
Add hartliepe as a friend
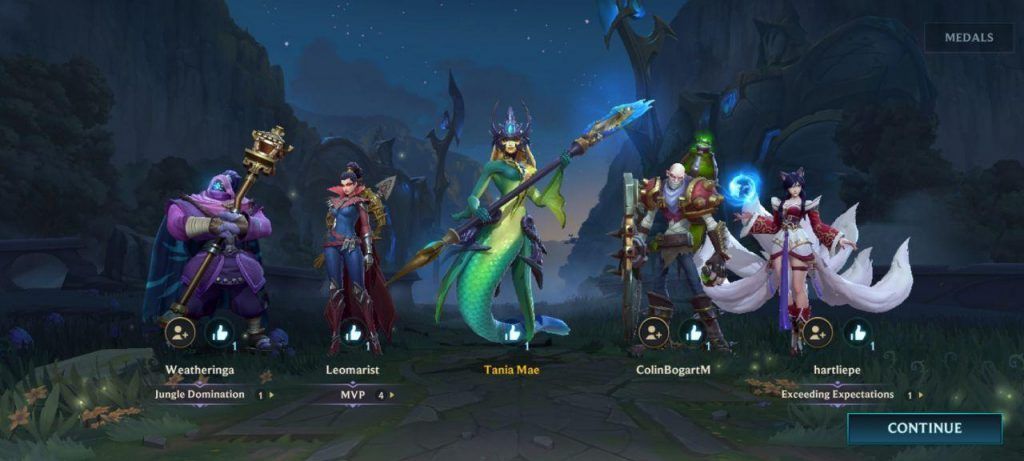817,332
